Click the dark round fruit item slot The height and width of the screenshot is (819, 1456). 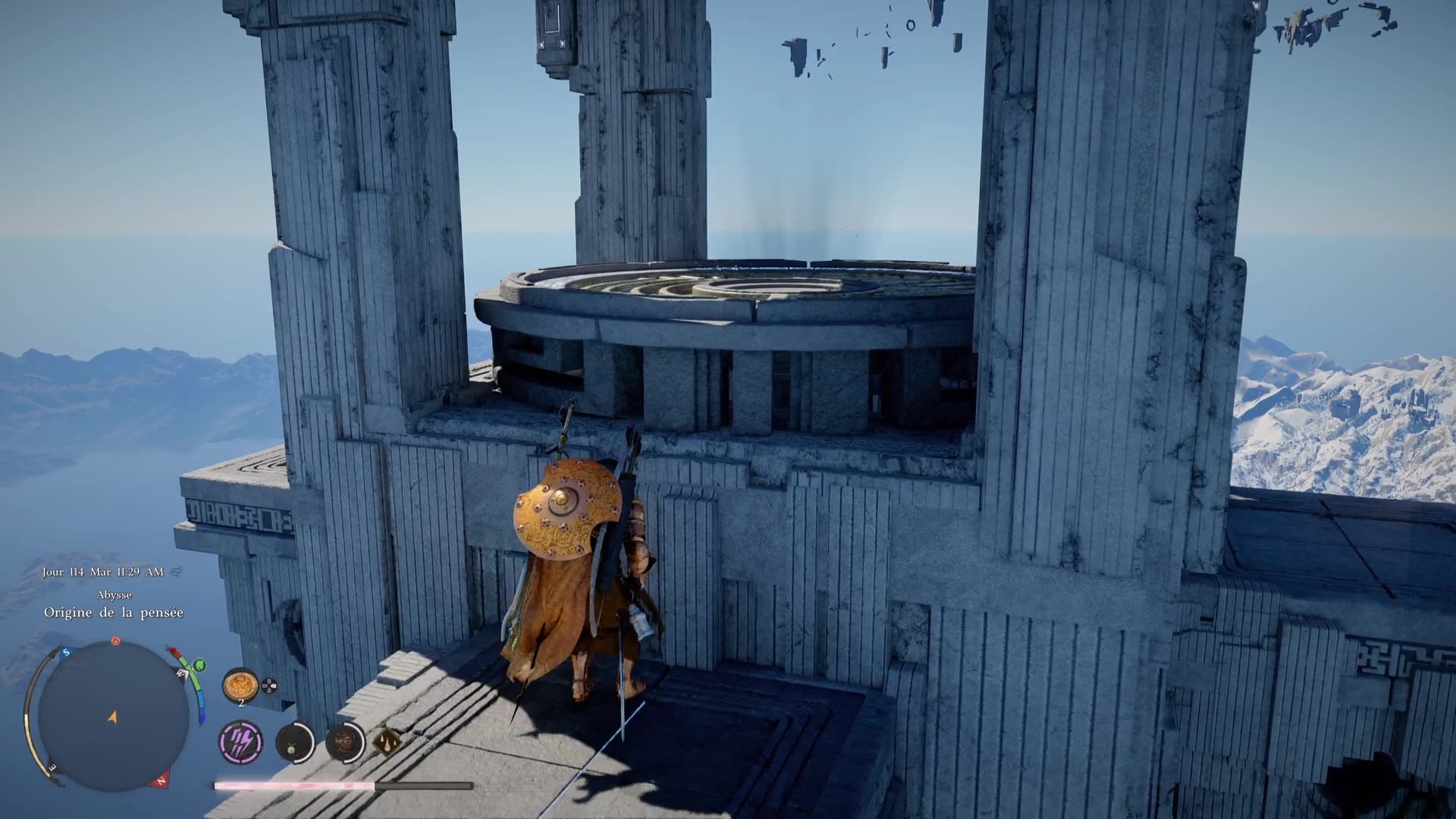[x=293, y=742]
